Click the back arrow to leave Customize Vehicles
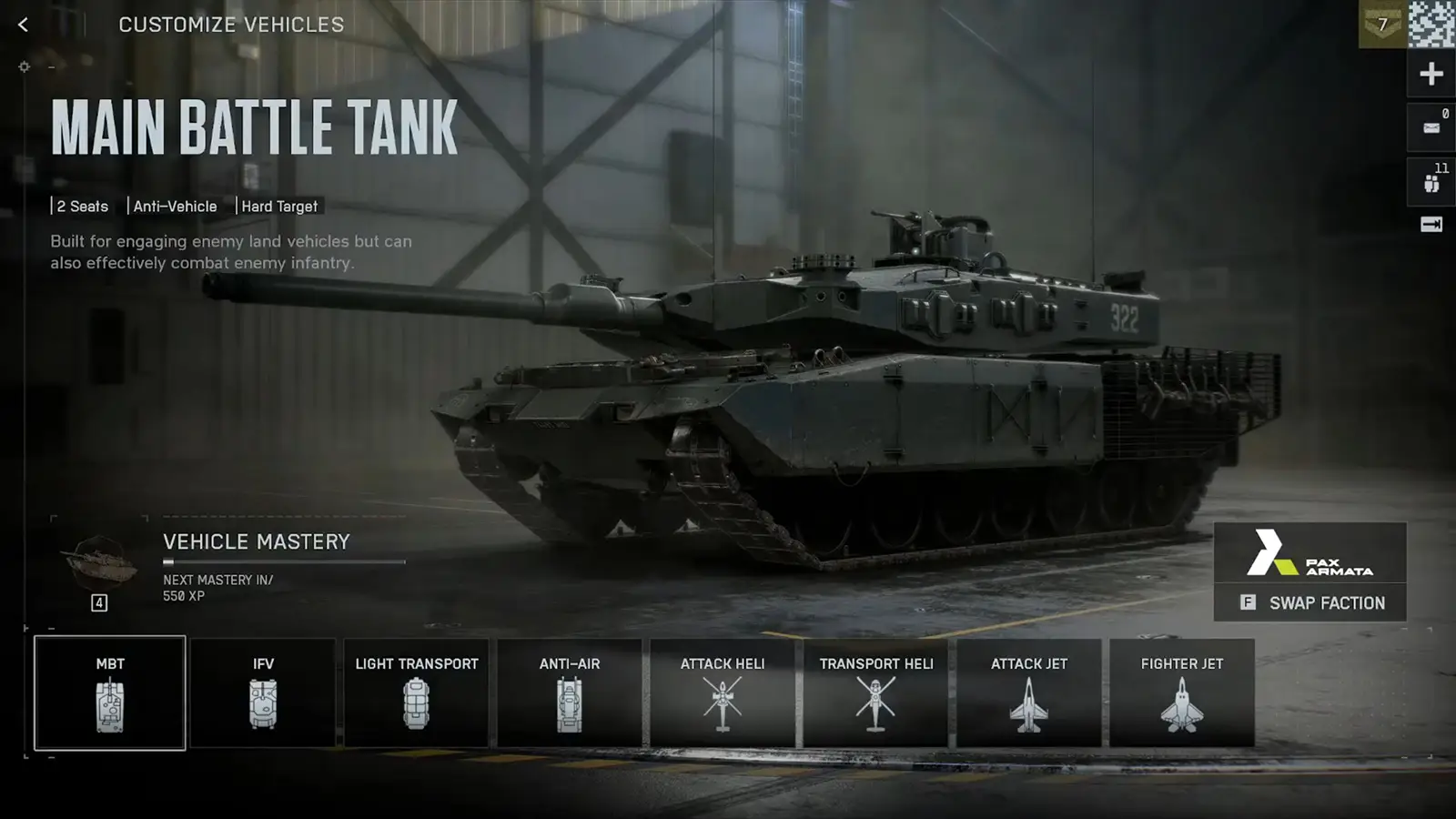 click(22, 25)
